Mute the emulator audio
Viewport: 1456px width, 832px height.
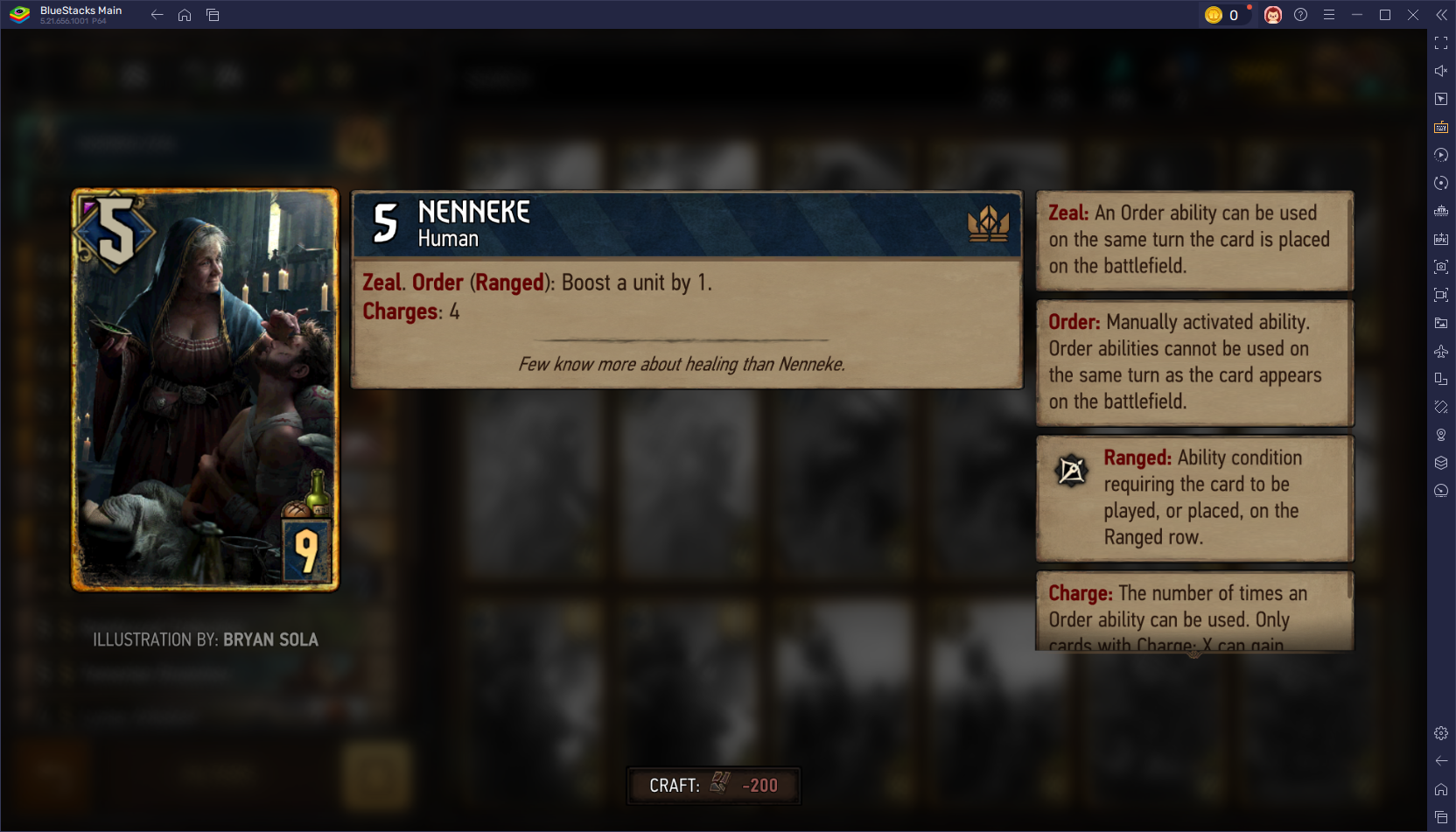point(1441,71)
